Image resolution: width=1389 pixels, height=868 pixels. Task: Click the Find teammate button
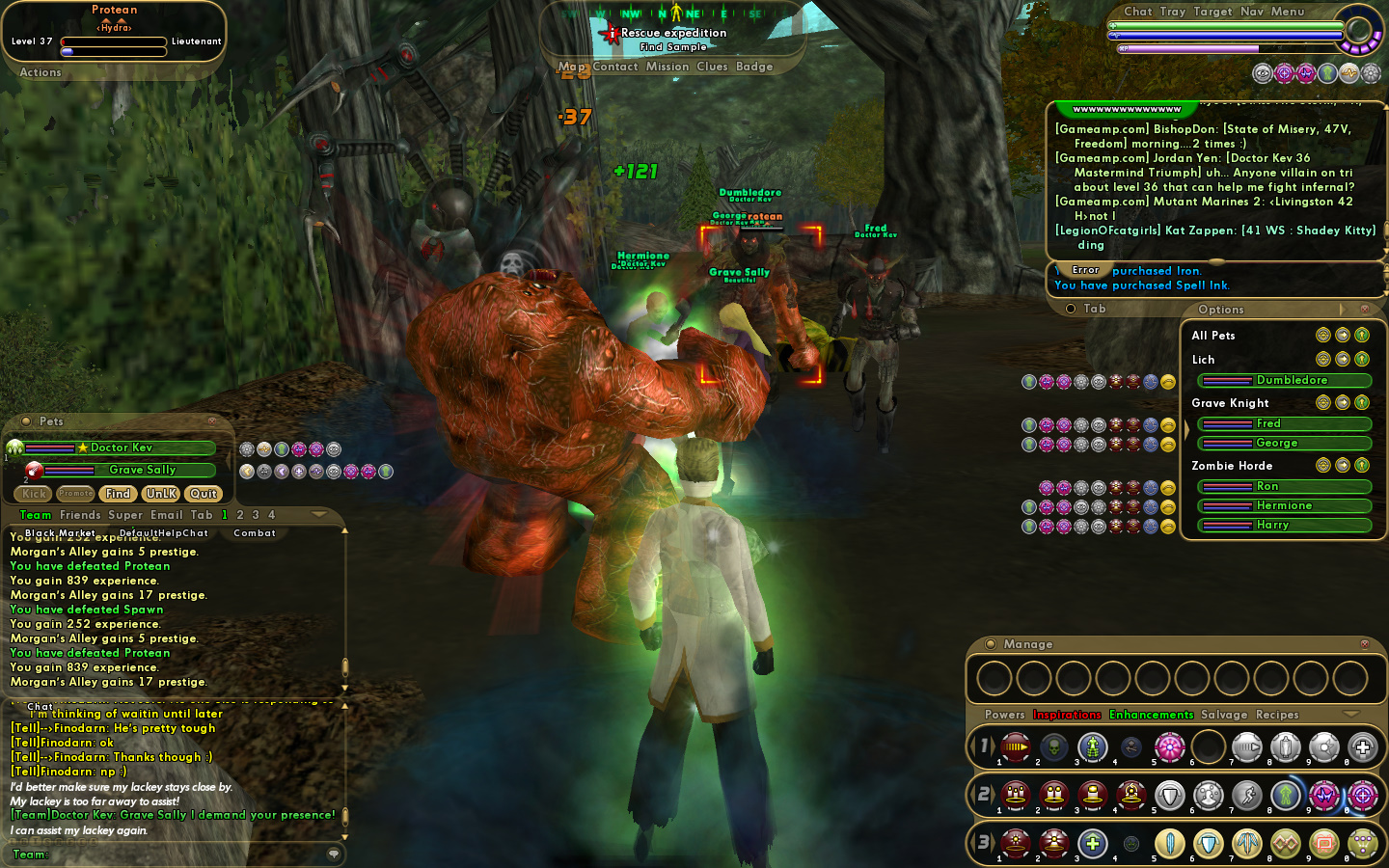click(118, 494)
